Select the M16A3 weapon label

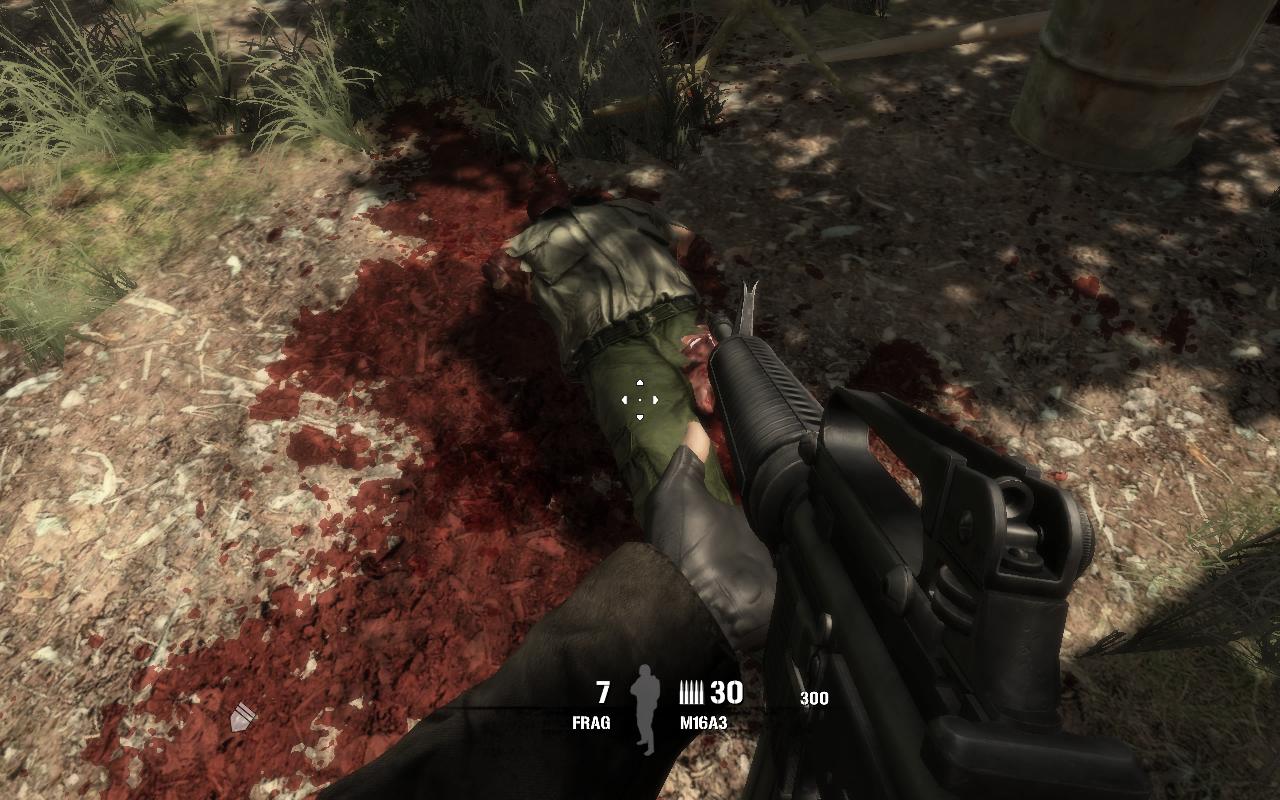703,722
